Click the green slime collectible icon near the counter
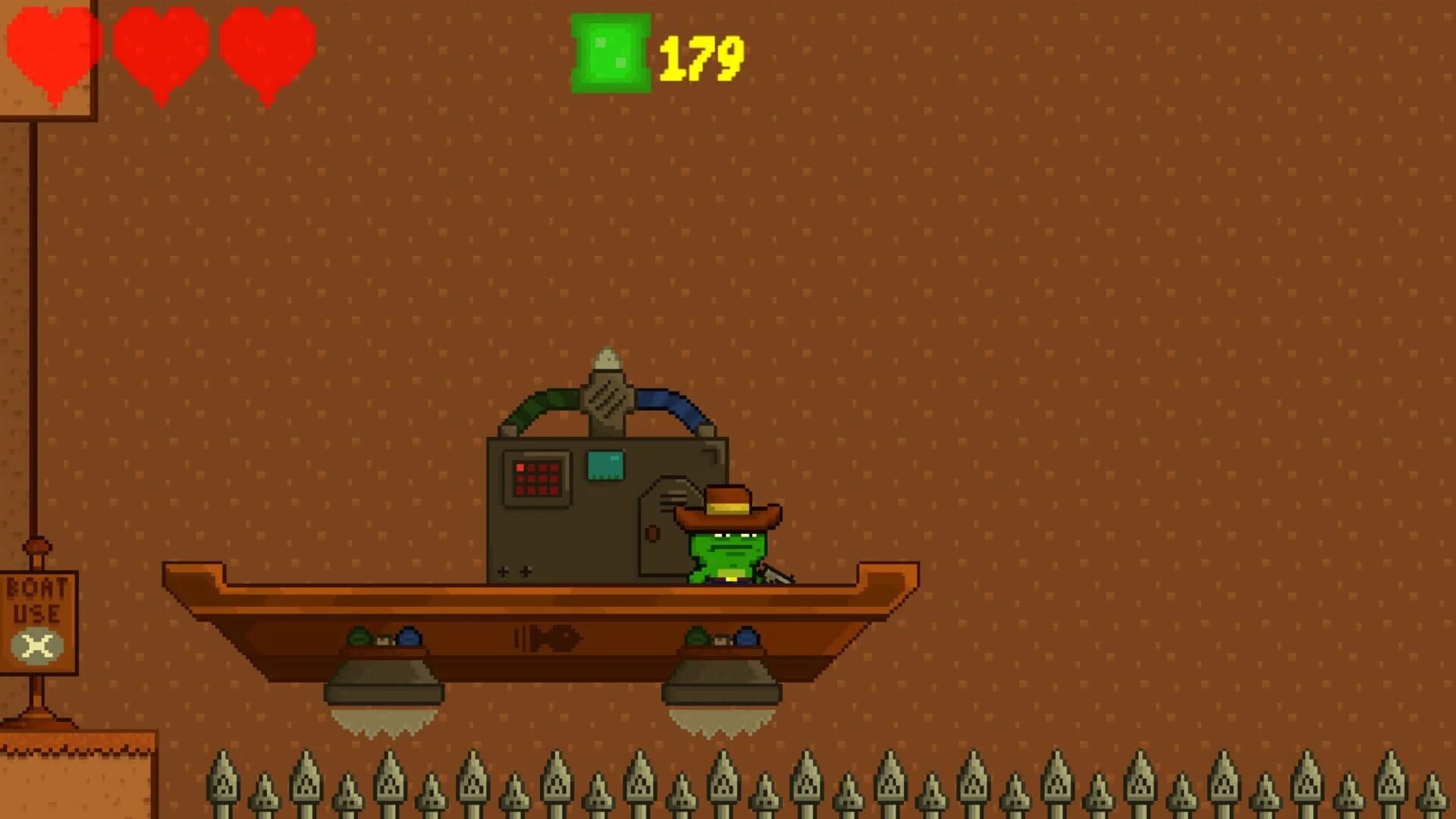The width and height of the screenshot is (1456, 819). click(x=609, y=55)
